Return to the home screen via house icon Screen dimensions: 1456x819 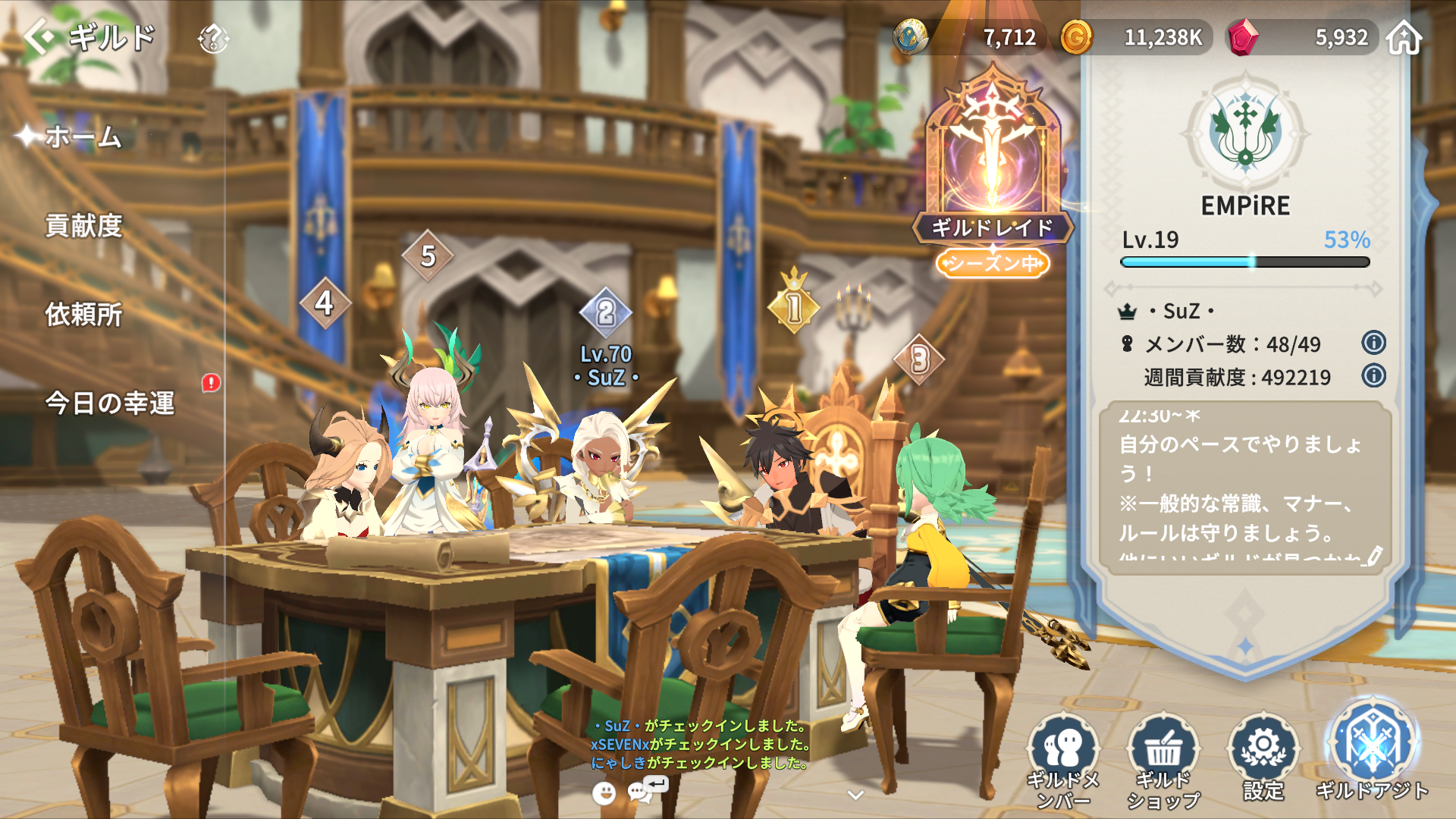point(1404,37)
